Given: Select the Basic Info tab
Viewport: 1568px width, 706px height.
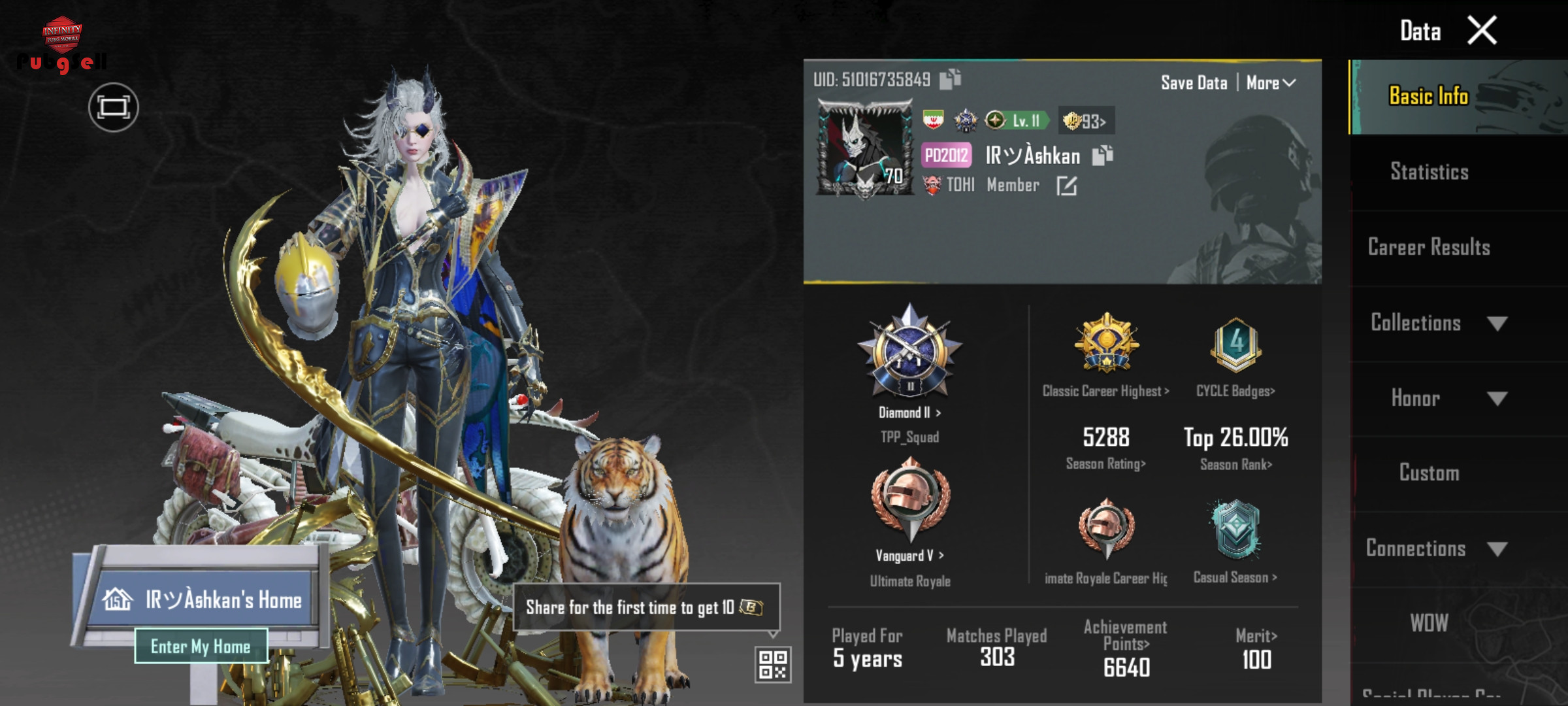Looking at the screenshot, I should pos(1429,96).
